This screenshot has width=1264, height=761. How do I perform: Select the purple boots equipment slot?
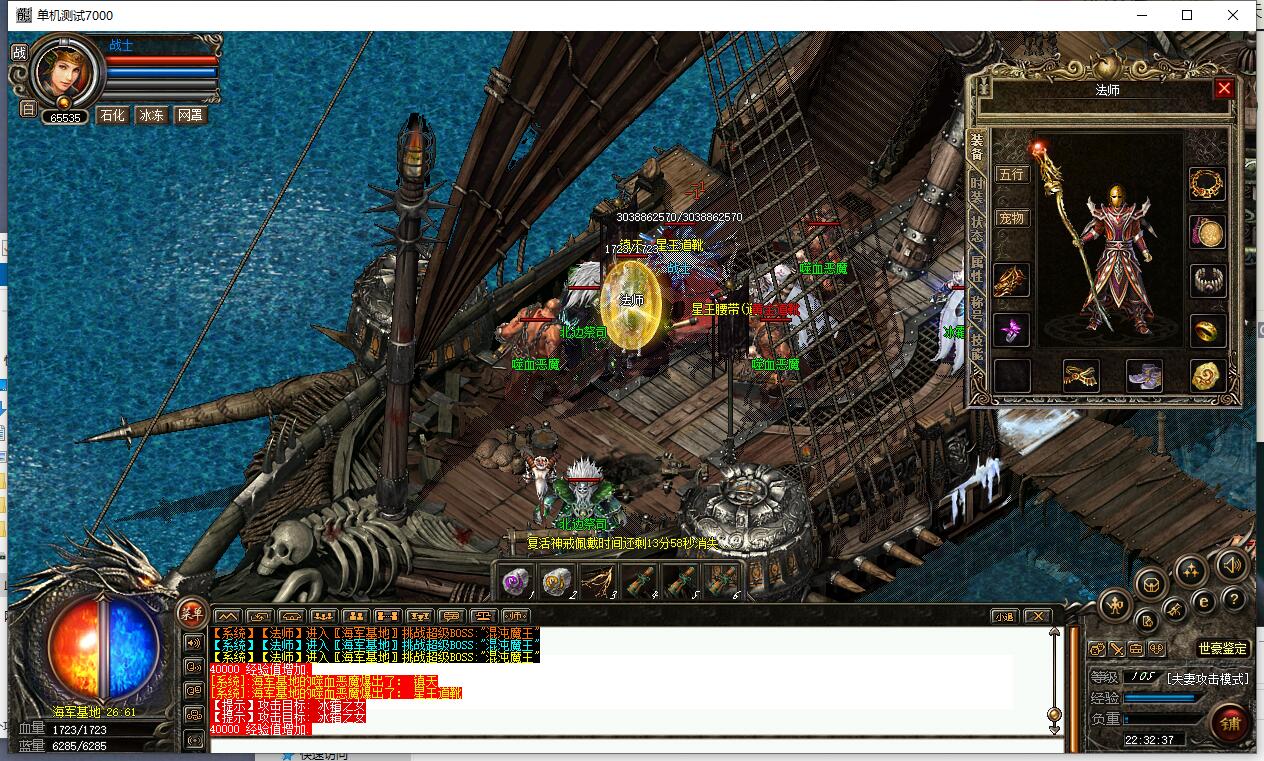[x=1144, y=376]
